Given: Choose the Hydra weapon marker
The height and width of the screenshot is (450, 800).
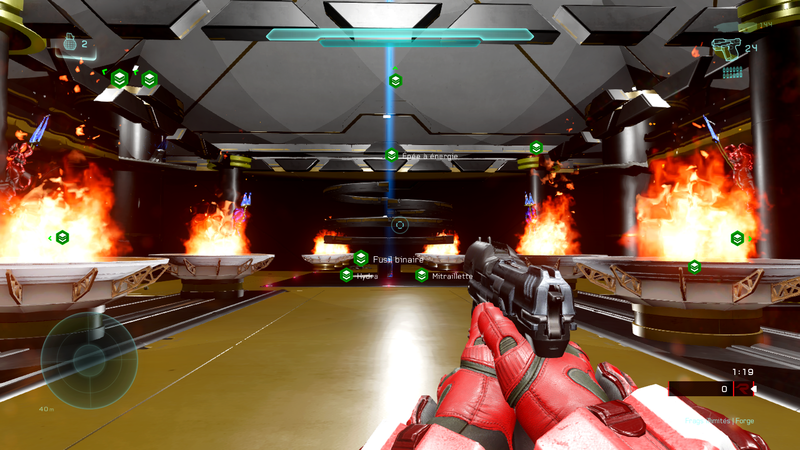Looking at the screenshot, I should (346, 275).
